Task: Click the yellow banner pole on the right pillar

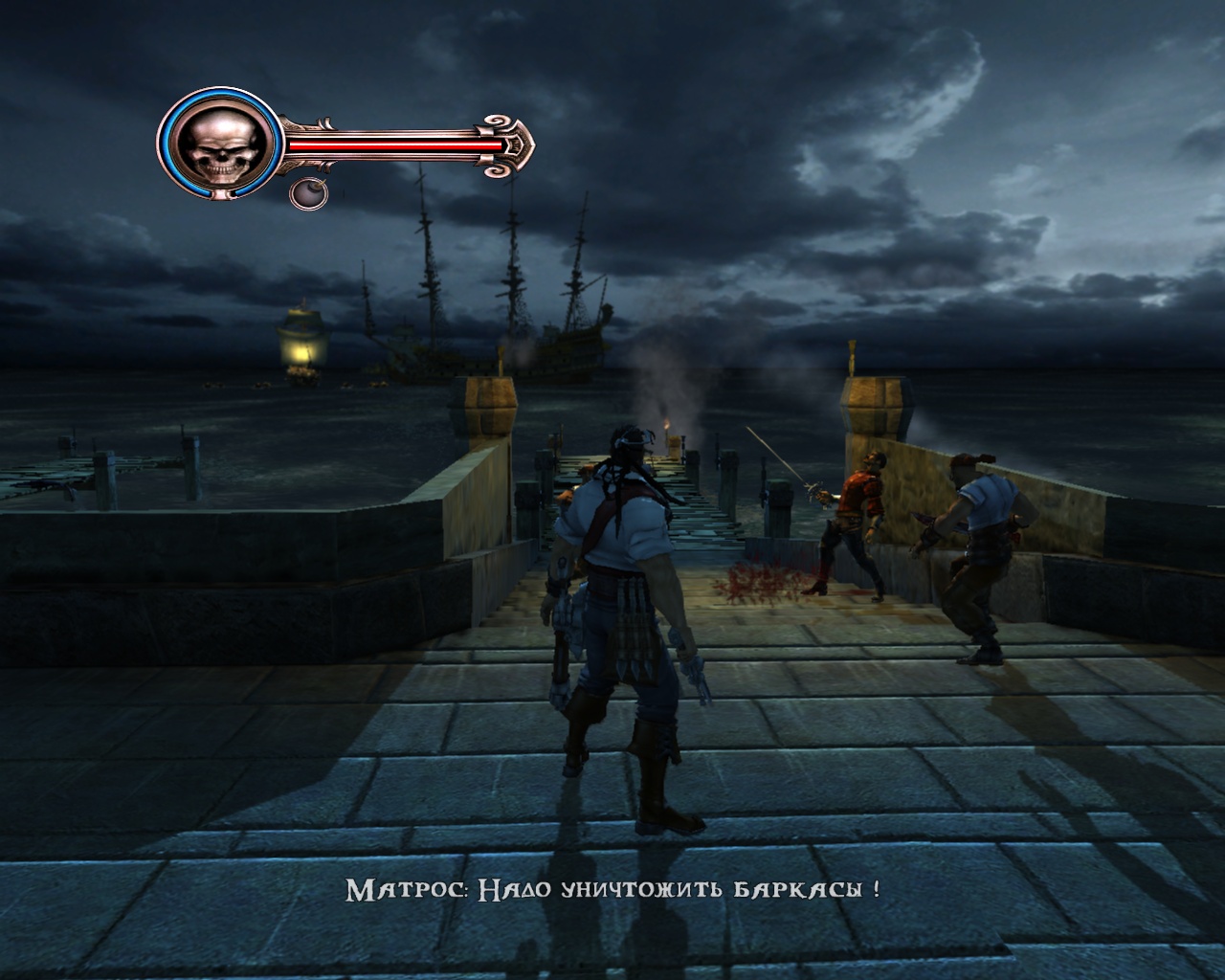Action: point(852,359)
